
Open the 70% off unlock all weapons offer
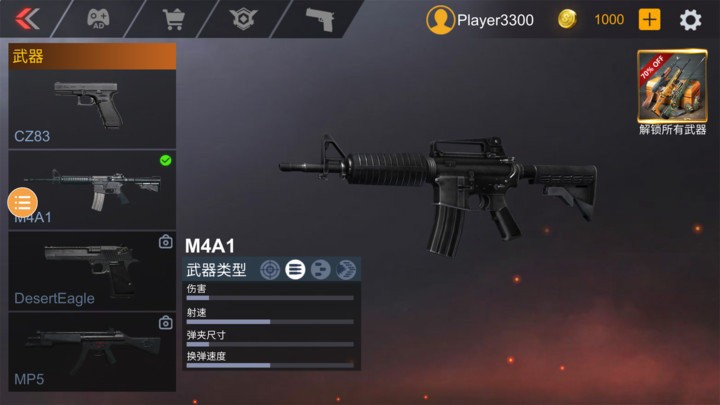(x=672, y=86)
